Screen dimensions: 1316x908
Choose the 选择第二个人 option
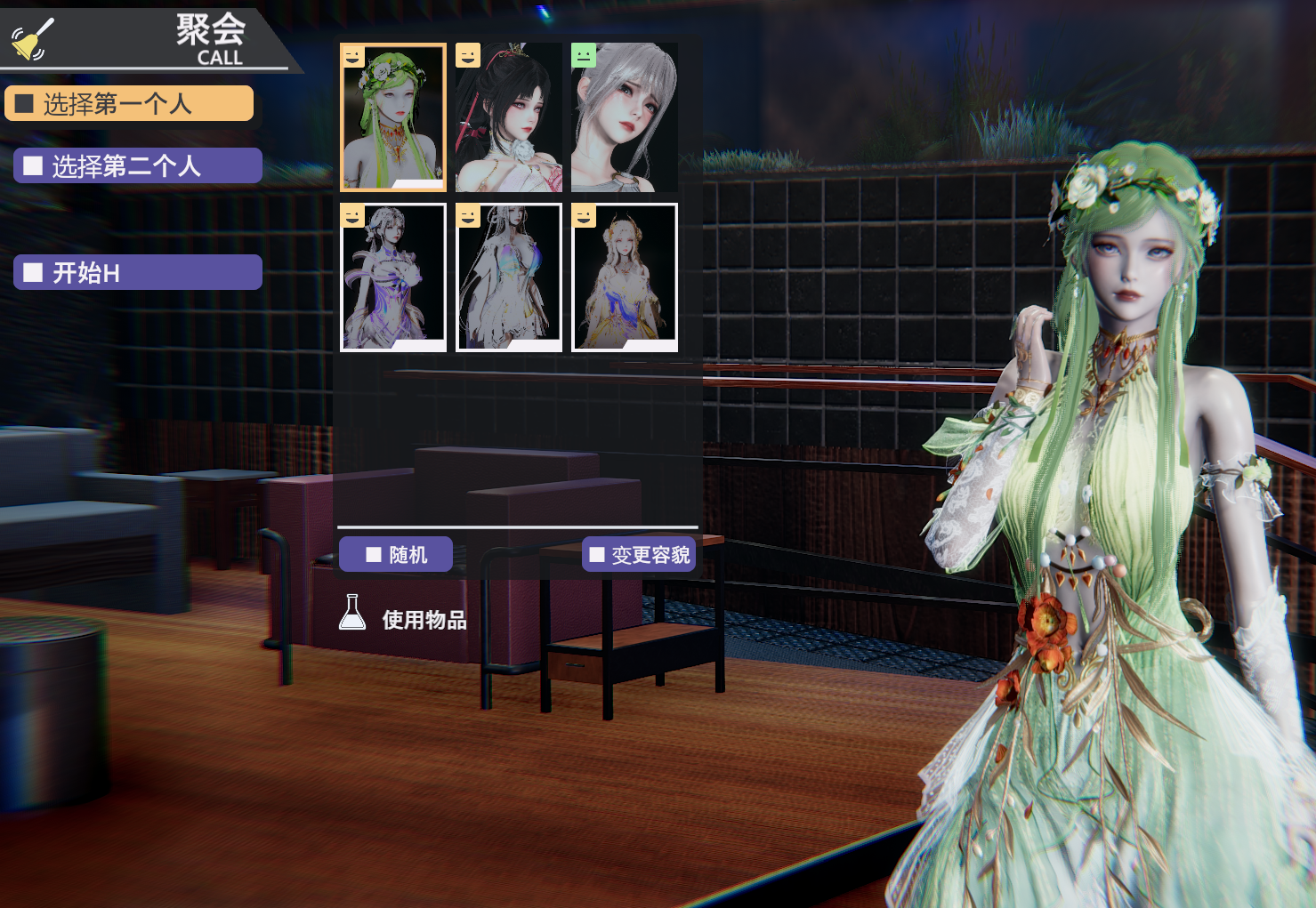[x=138, y=166]
